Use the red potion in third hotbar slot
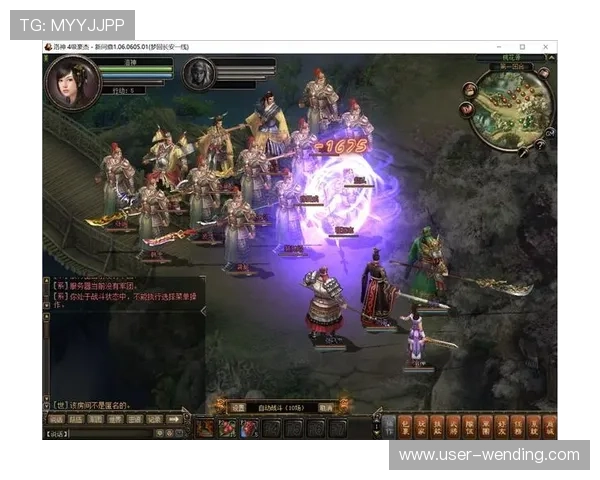 pos(249,428)
